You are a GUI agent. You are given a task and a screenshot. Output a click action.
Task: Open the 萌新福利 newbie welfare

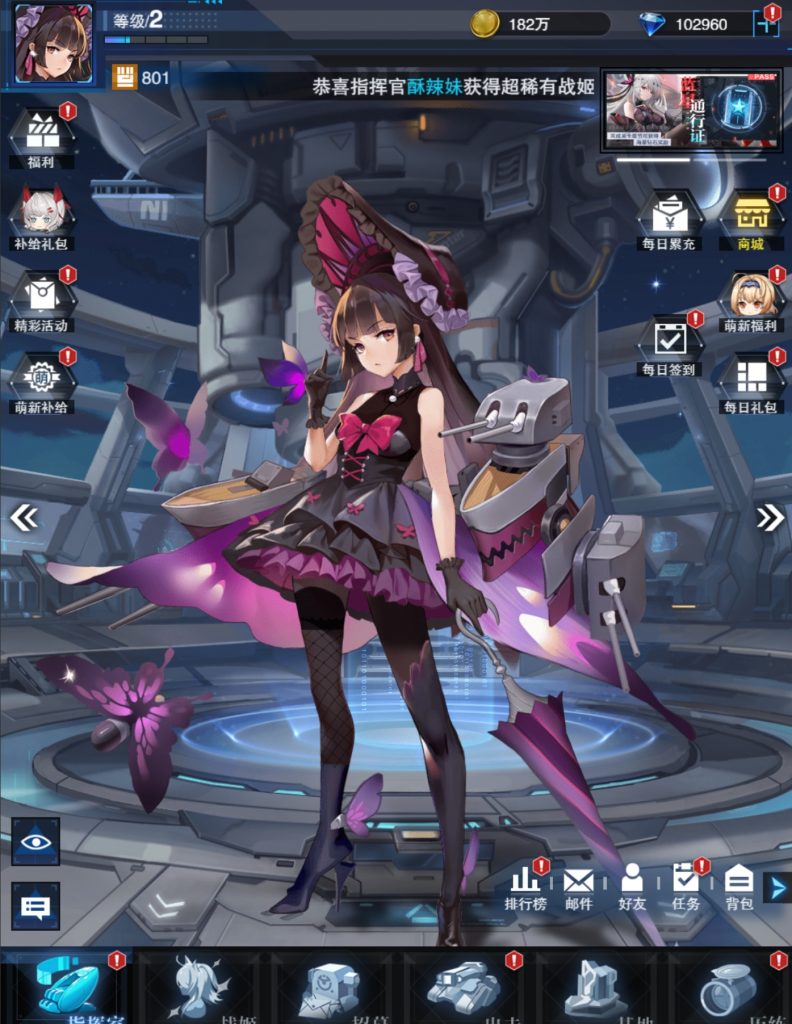(x=750, y=299)
